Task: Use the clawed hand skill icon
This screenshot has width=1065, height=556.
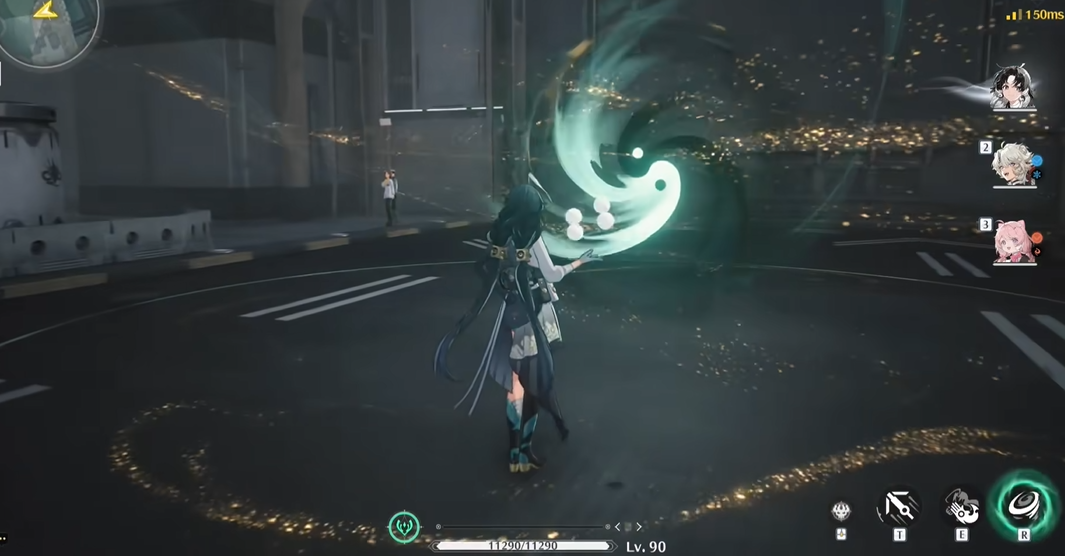Action: (x=961, y=507)
